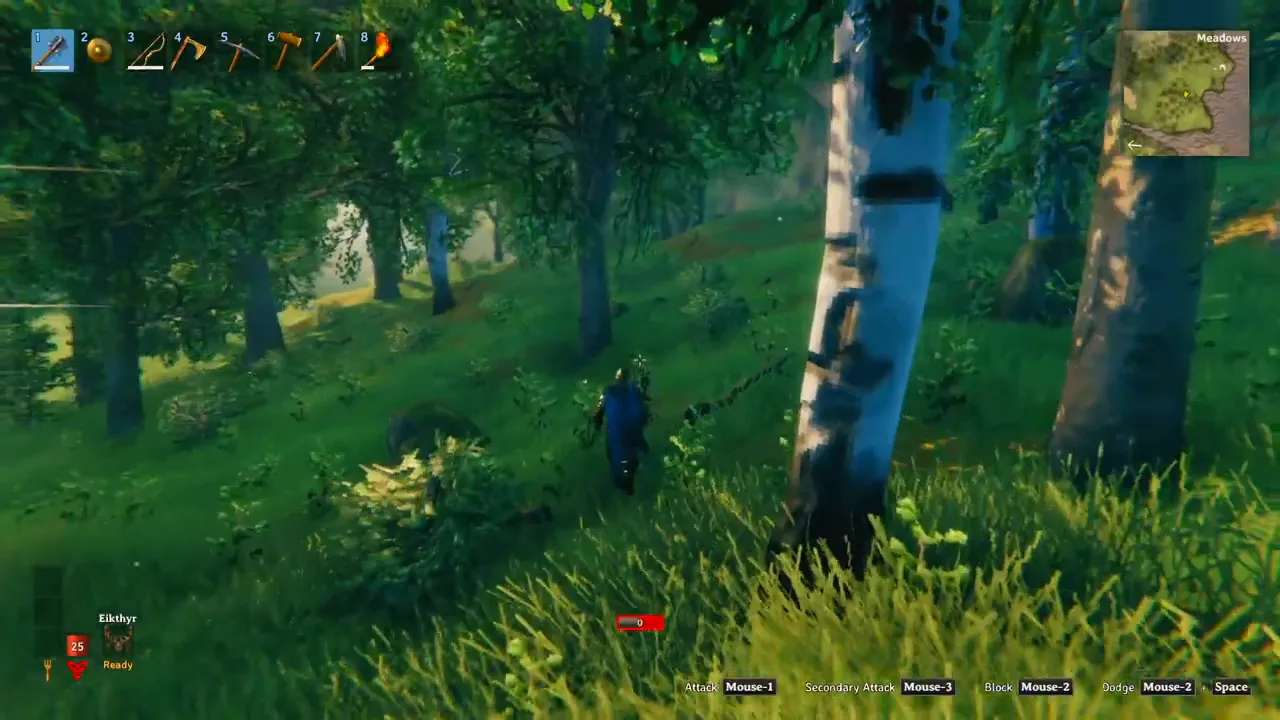Viewport: 1280px width, 720px height.
Task: Click the enemy health bar showing 0
Action: (639, 623)
